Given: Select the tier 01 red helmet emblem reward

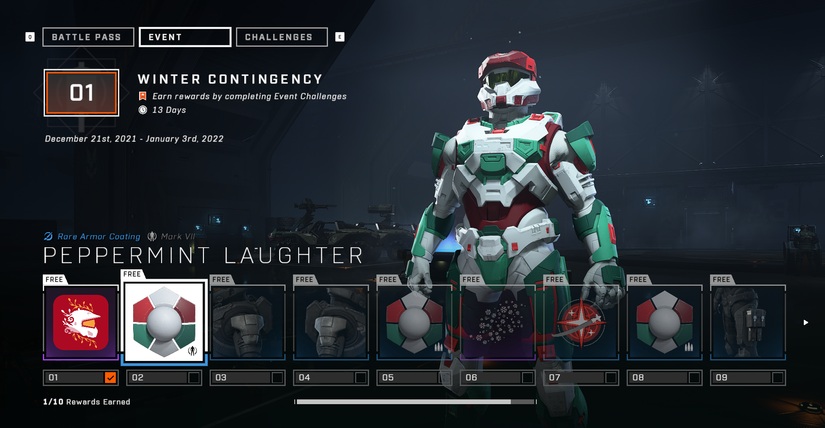Looking at the screenshot, I should tap(80, 323).
